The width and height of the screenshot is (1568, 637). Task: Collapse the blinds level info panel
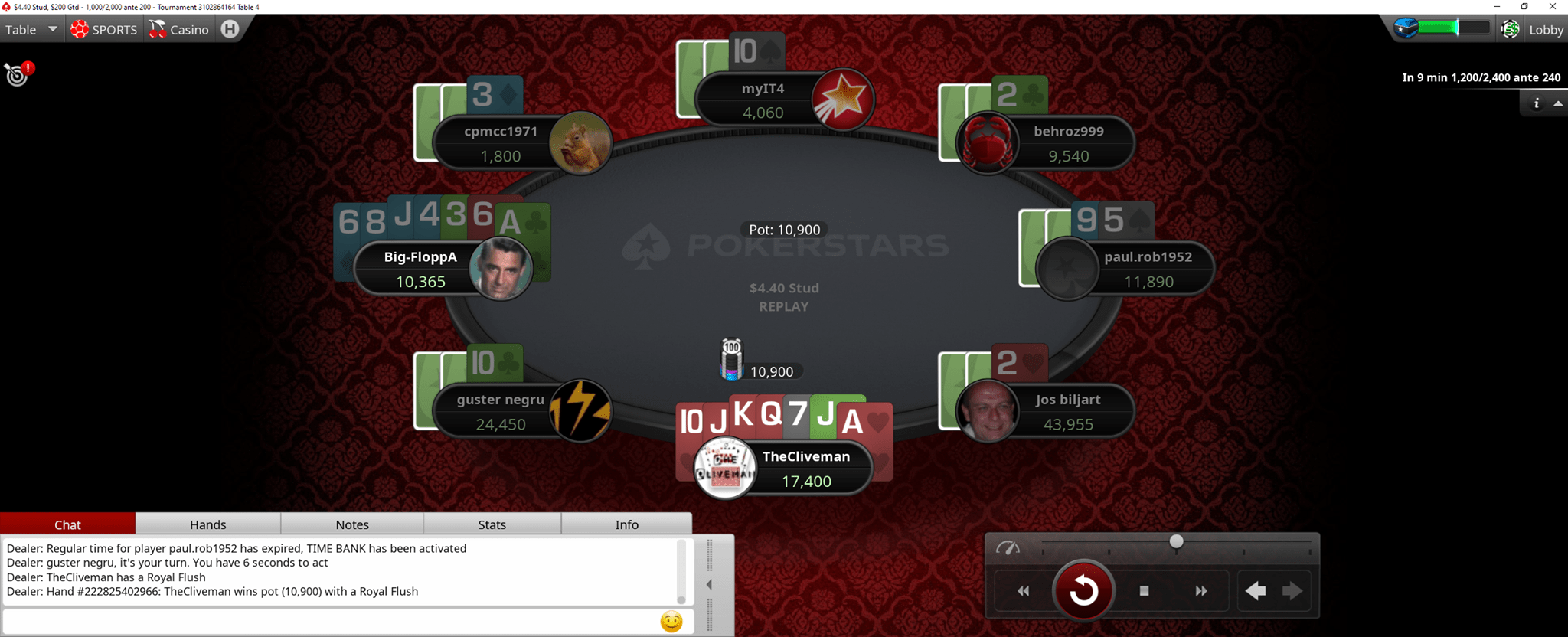tap(1560, 102)
